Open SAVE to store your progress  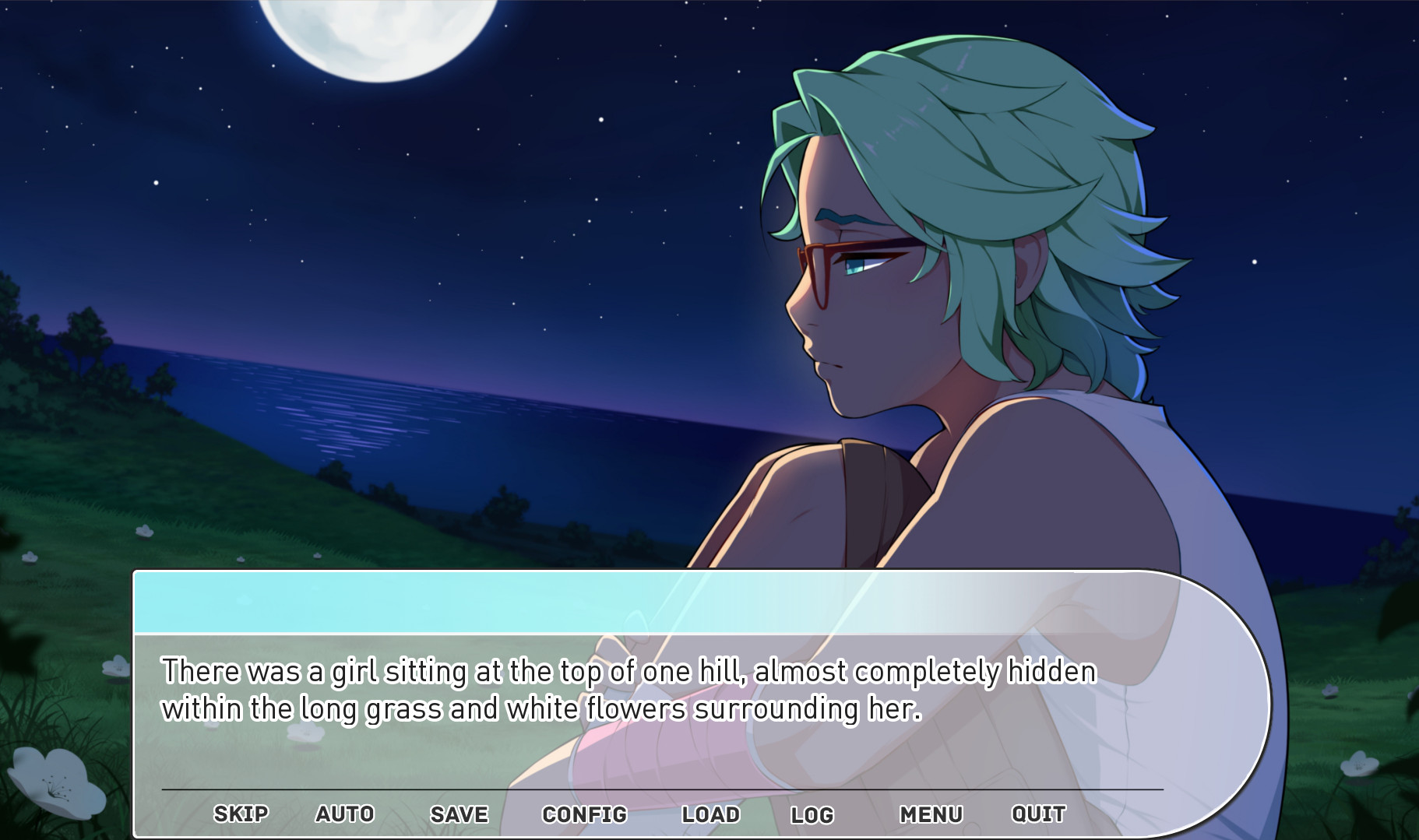tap(457, 814)
